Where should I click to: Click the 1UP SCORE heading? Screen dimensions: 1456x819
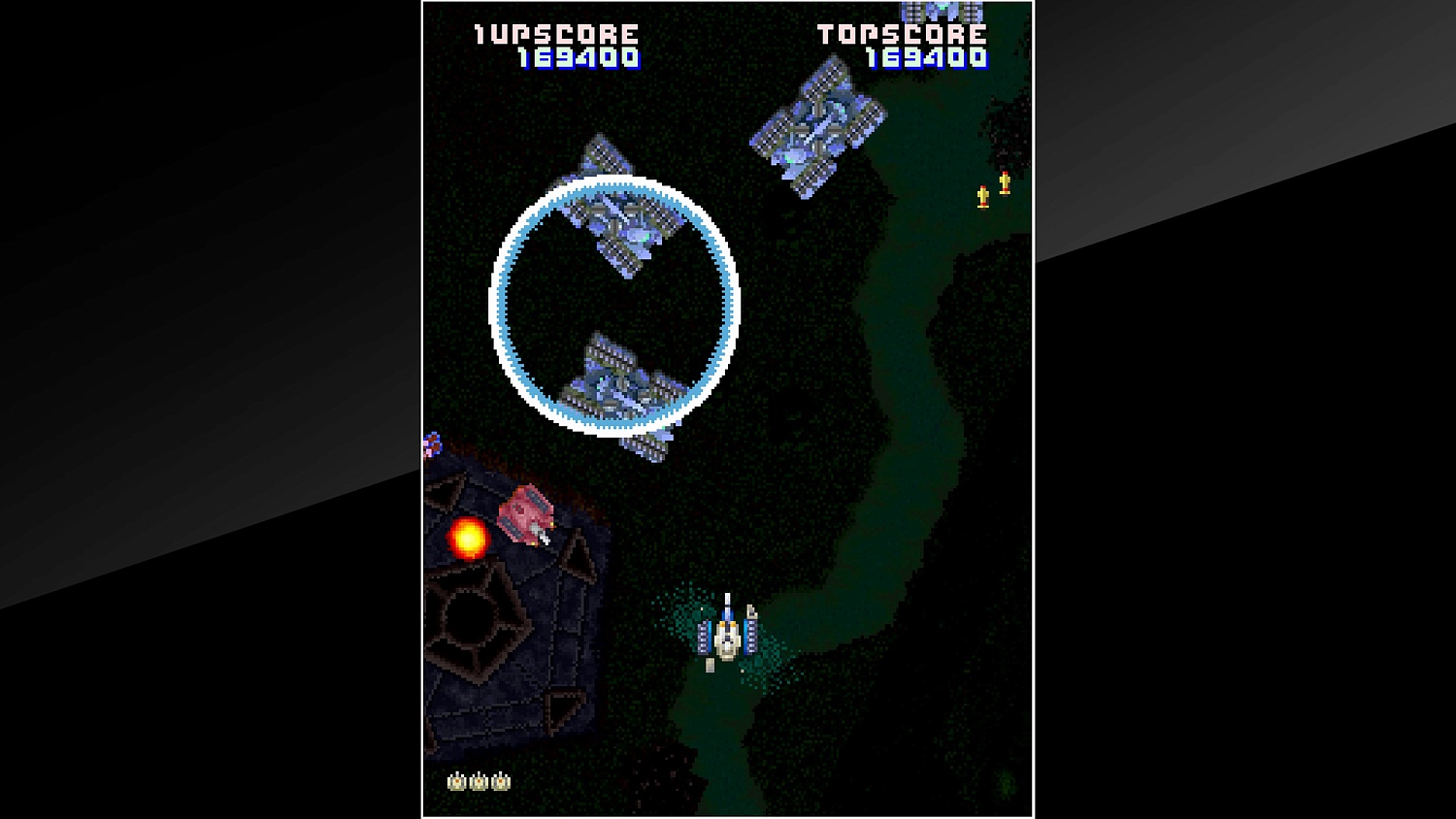pyautogui.click(x=553, y=32)
